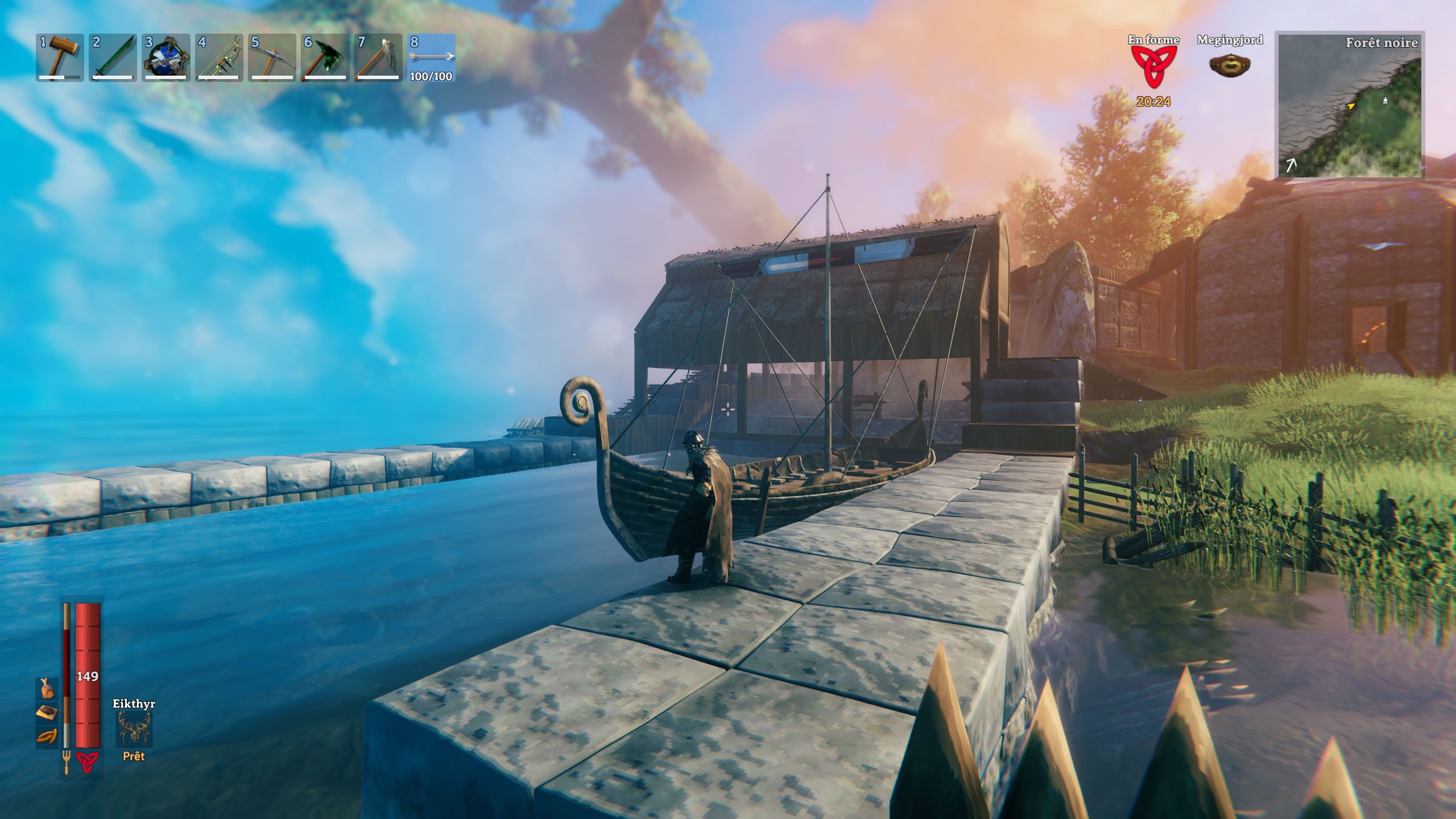Image resolution: width=1456 pixels, height=819 pixels.
Task: Equip the bow in hotbar slot 4
Action: click(x=219, y=57)
